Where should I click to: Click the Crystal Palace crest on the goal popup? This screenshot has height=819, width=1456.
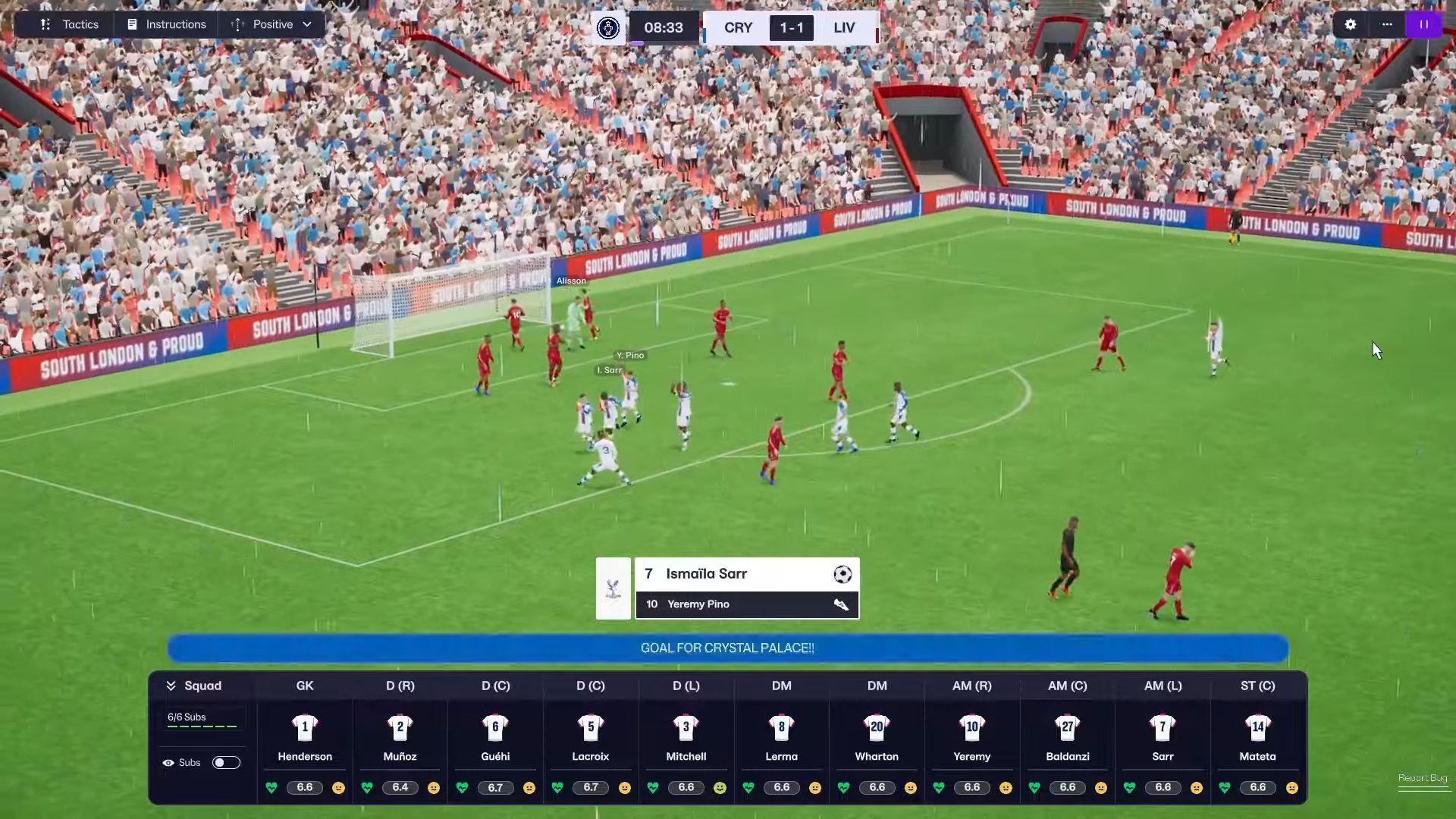(x=613, y=588)
